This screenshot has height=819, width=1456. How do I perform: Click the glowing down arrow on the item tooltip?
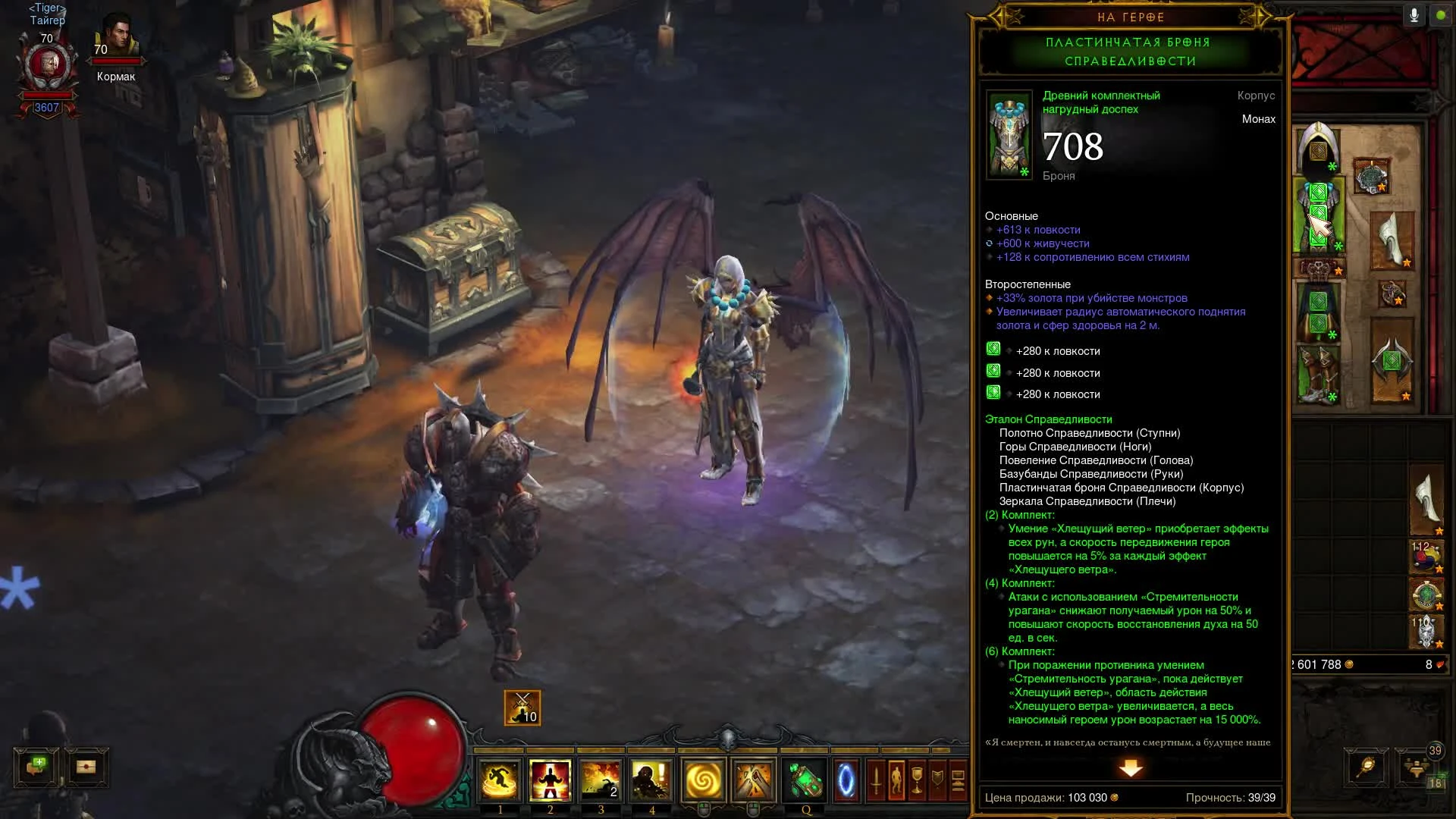pyautogui.click(x=1131, y=769)
